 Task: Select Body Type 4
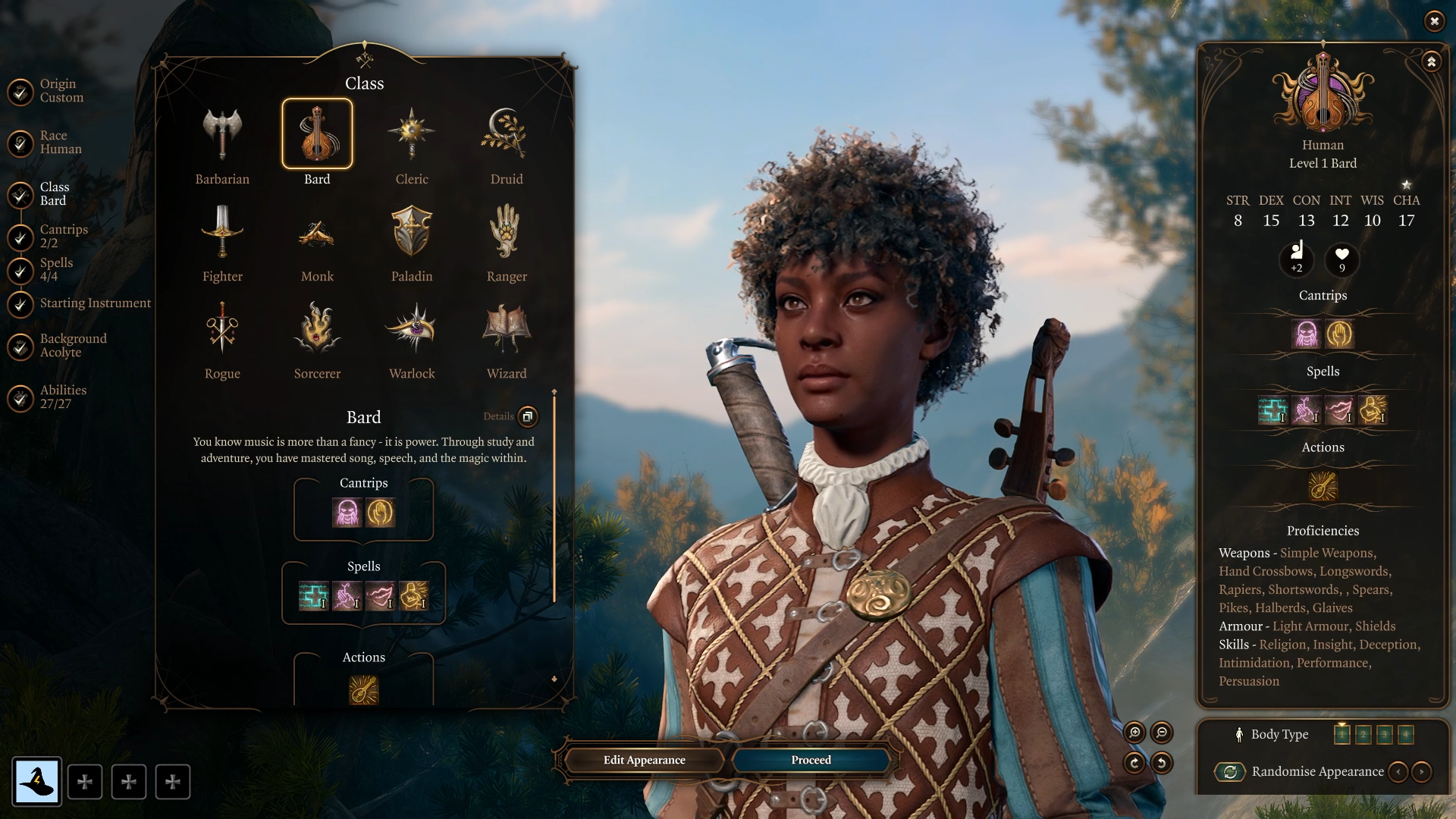(1406, 734)
